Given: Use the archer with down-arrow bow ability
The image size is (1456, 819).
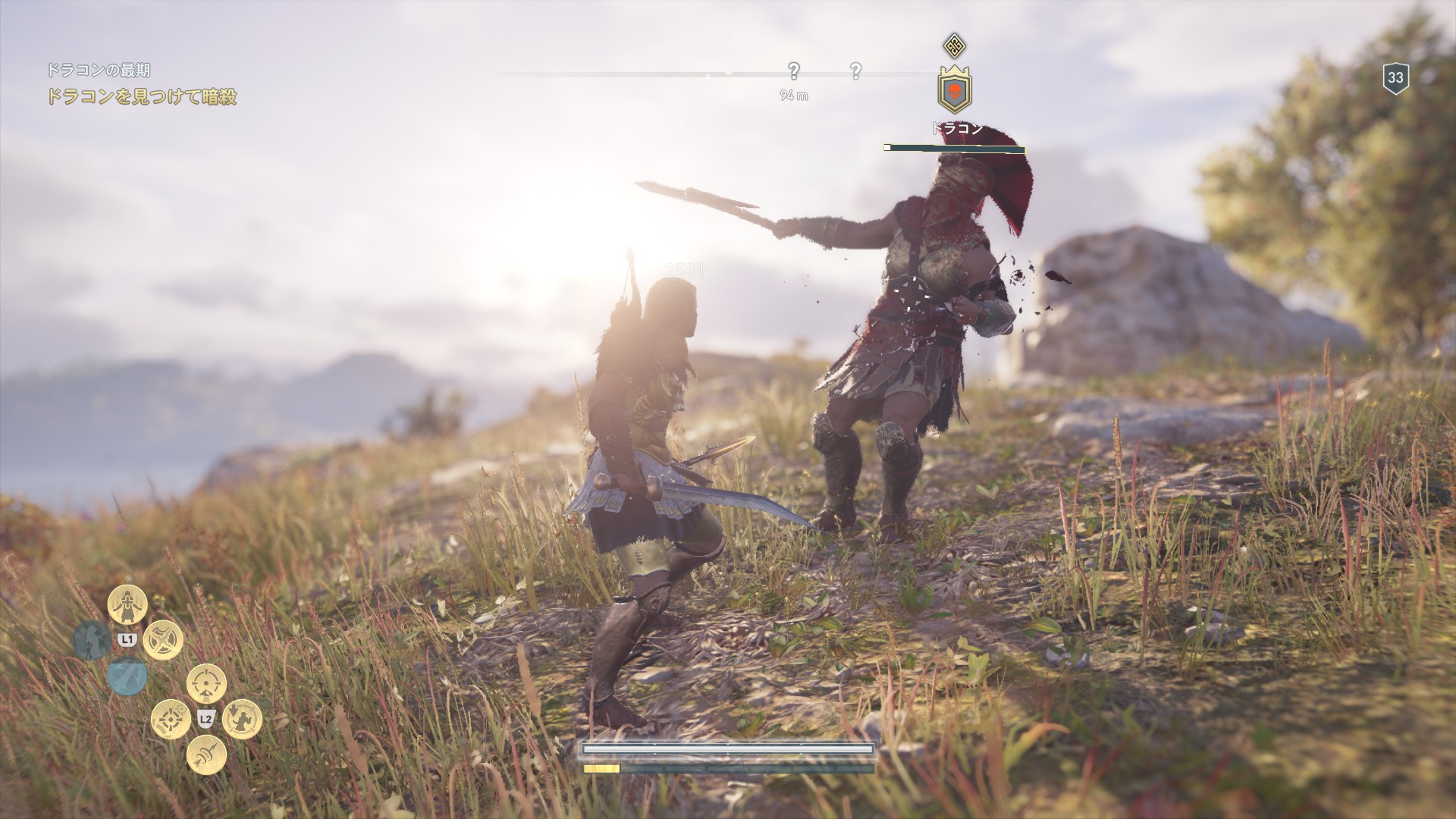Looking at the screenshot, I should tap(242, 719).
